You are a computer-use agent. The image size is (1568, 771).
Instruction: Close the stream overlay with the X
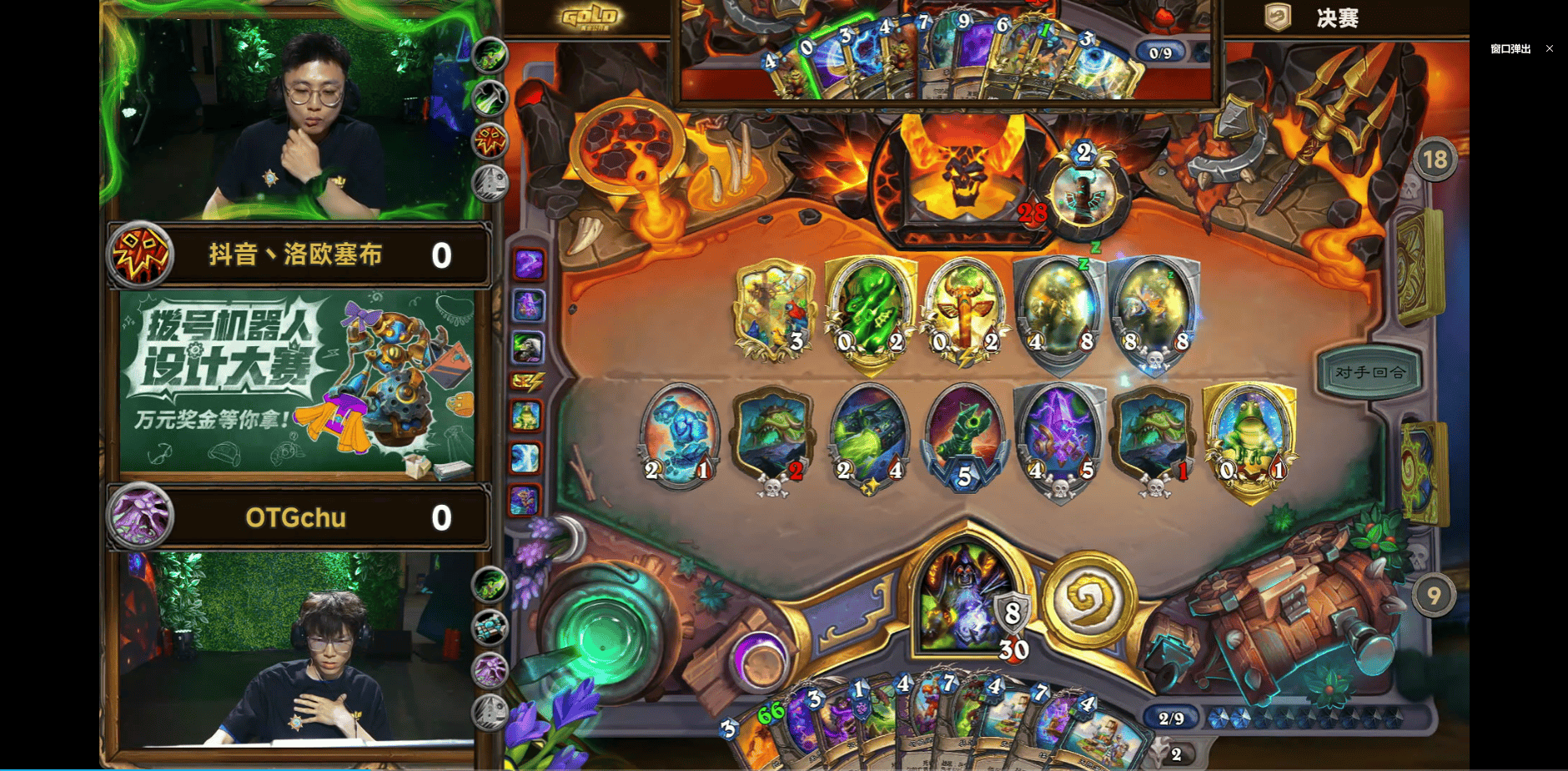coord(1550,49)
